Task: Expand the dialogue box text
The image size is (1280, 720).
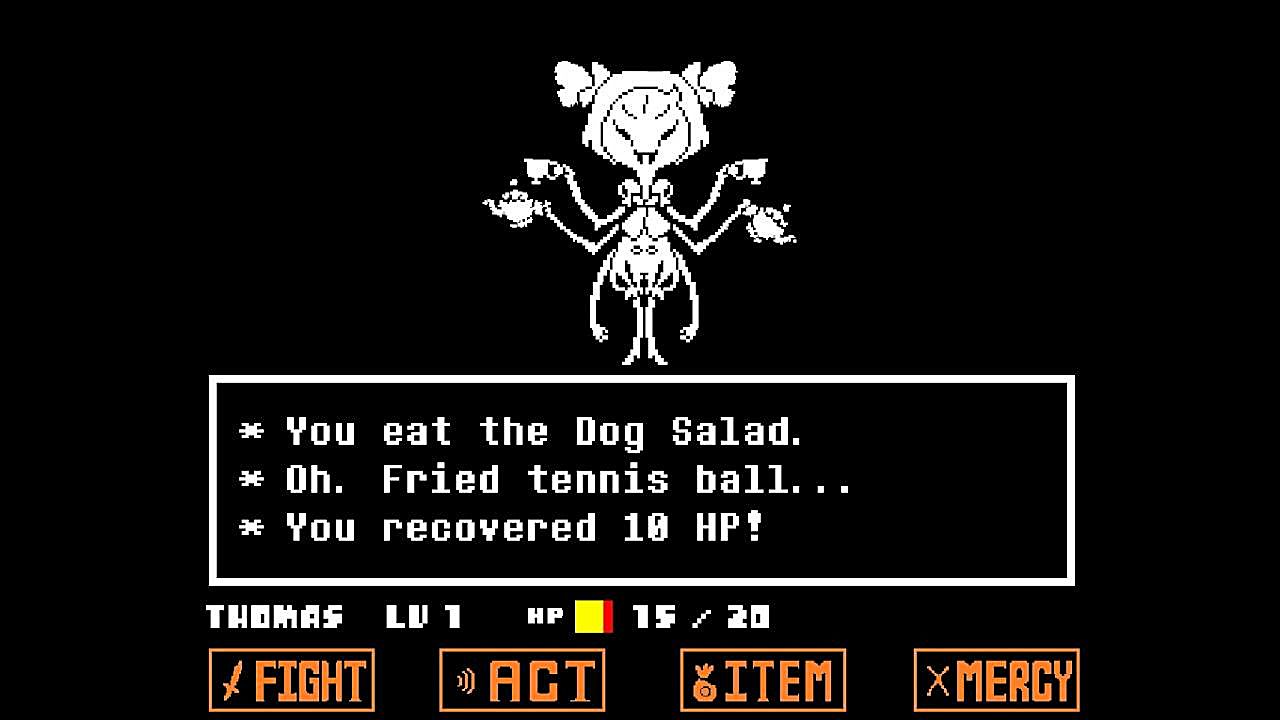Action: coord(640,478)
